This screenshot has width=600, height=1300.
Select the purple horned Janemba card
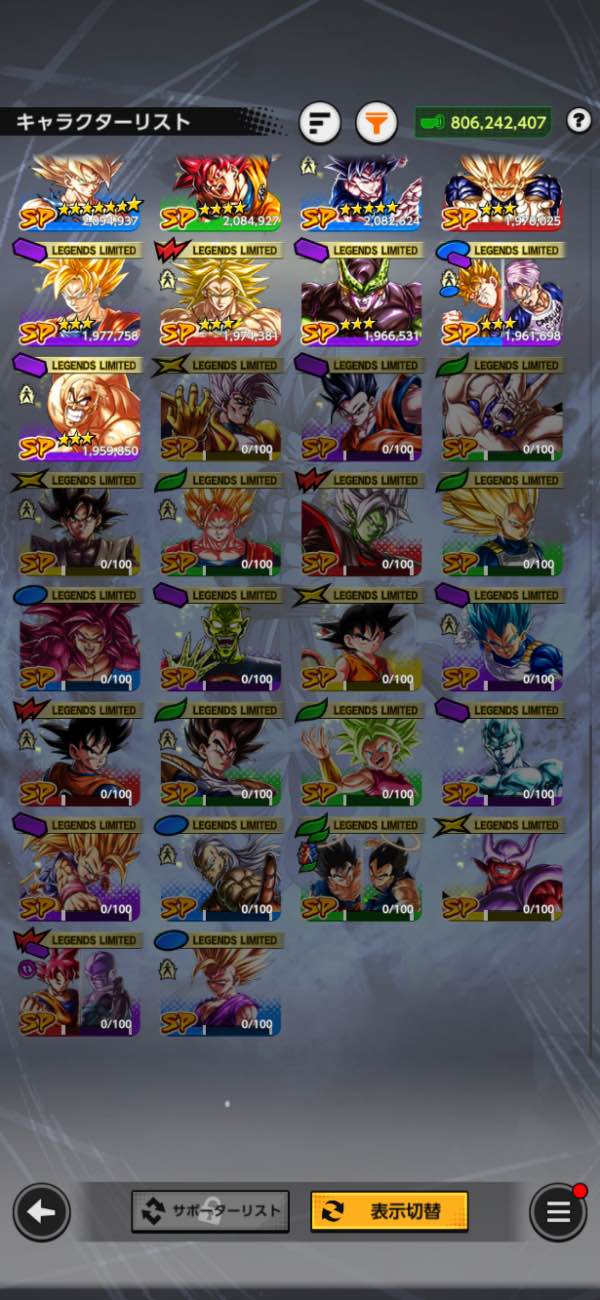(502, 877)
